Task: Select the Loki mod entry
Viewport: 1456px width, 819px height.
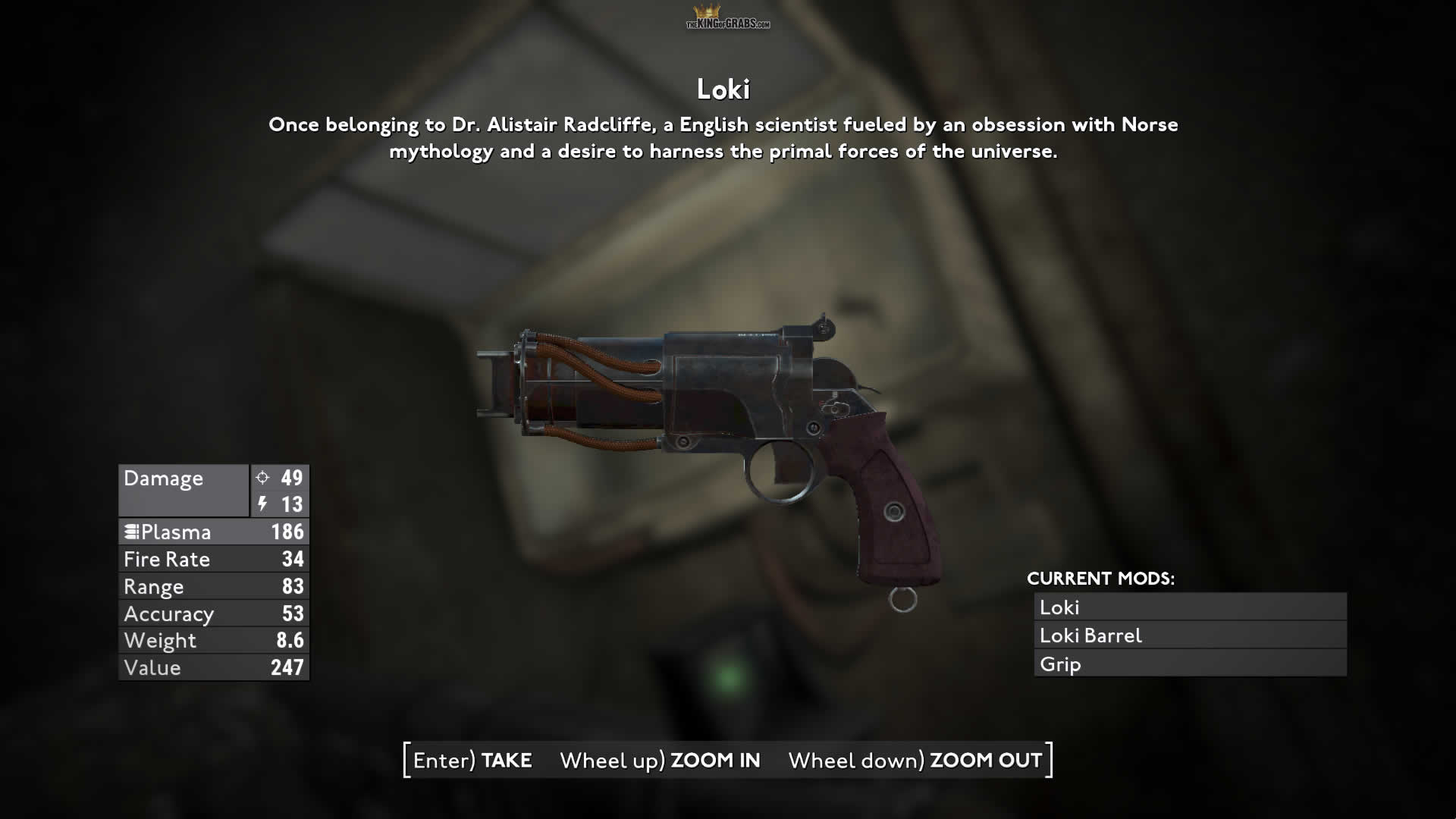Action: [1190, 607]
